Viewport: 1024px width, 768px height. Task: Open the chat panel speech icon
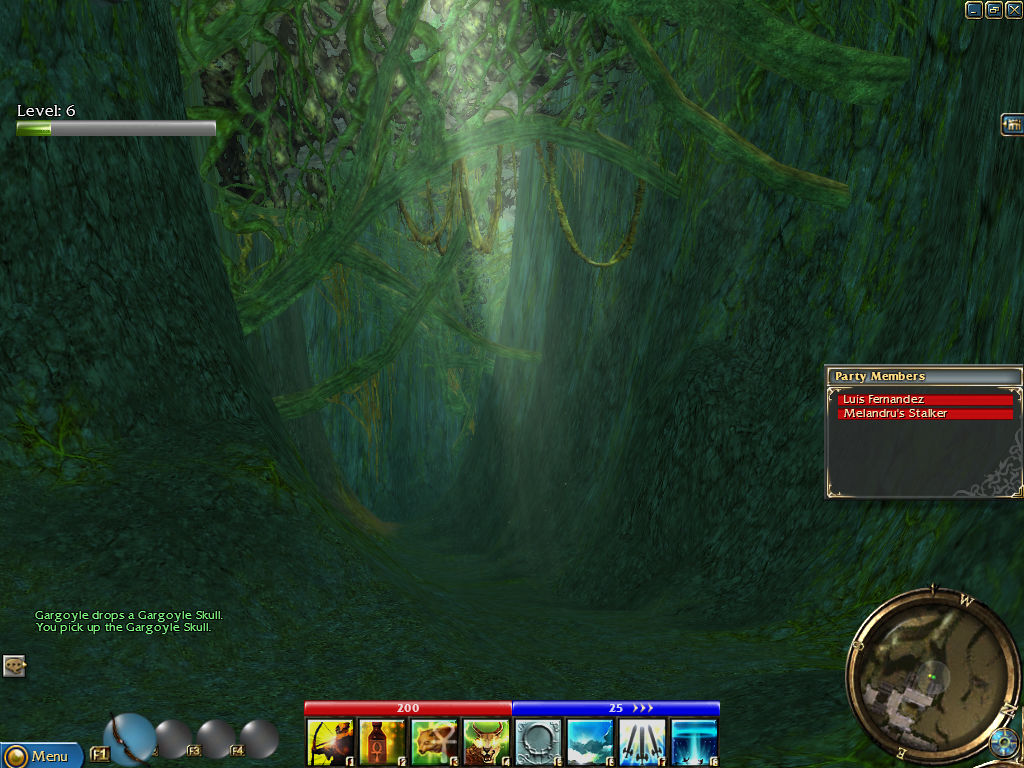tap(14, 665)
